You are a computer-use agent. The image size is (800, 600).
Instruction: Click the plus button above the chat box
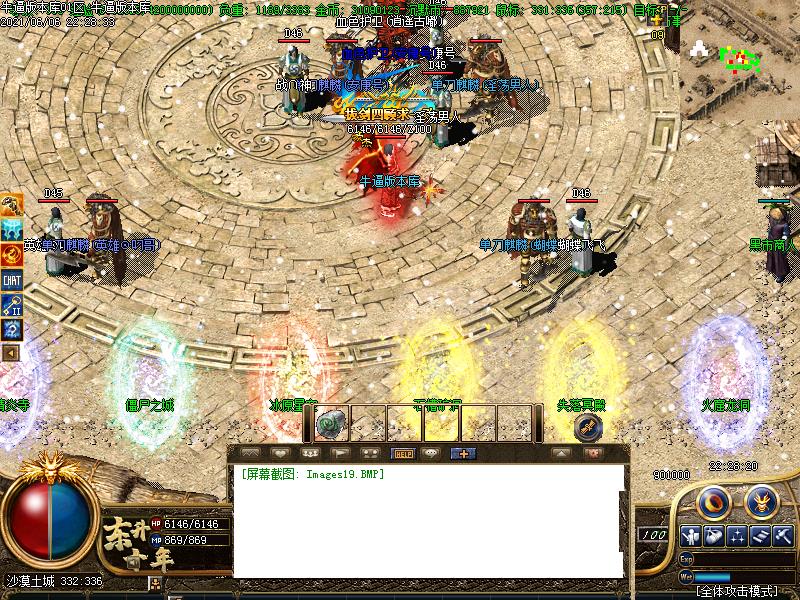462,453
